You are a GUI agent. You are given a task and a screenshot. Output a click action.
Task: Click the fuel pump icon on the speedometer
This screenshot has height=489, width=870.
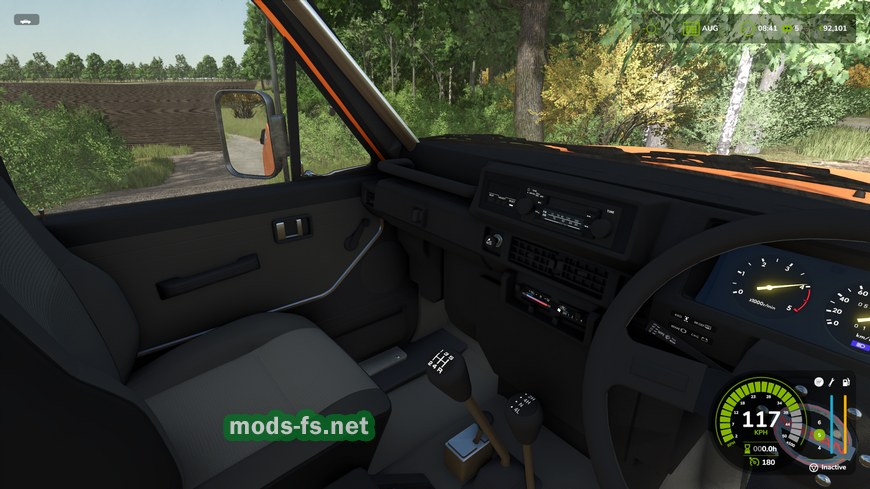[847, 381]
